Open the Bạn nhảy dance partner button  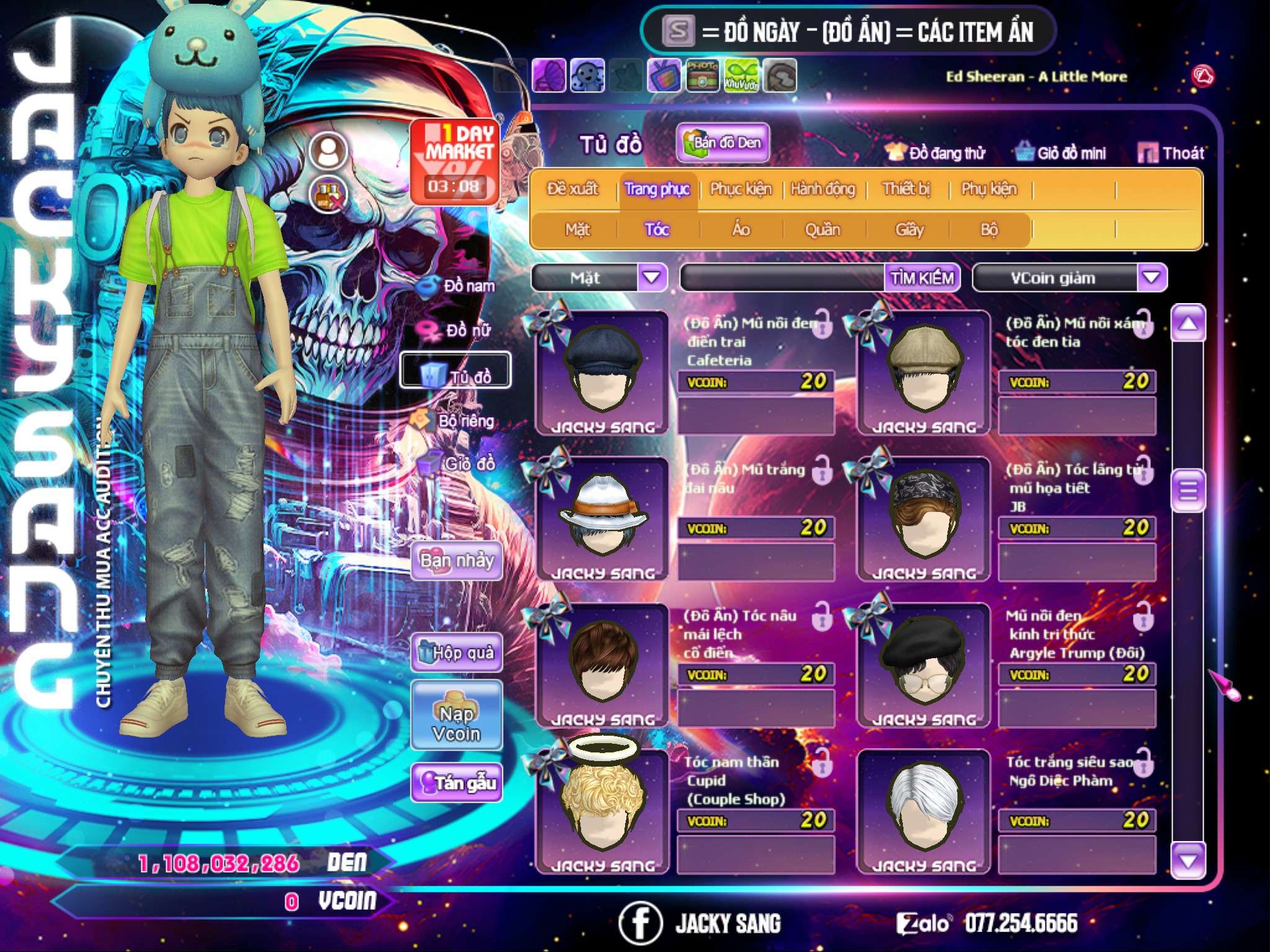456,561
